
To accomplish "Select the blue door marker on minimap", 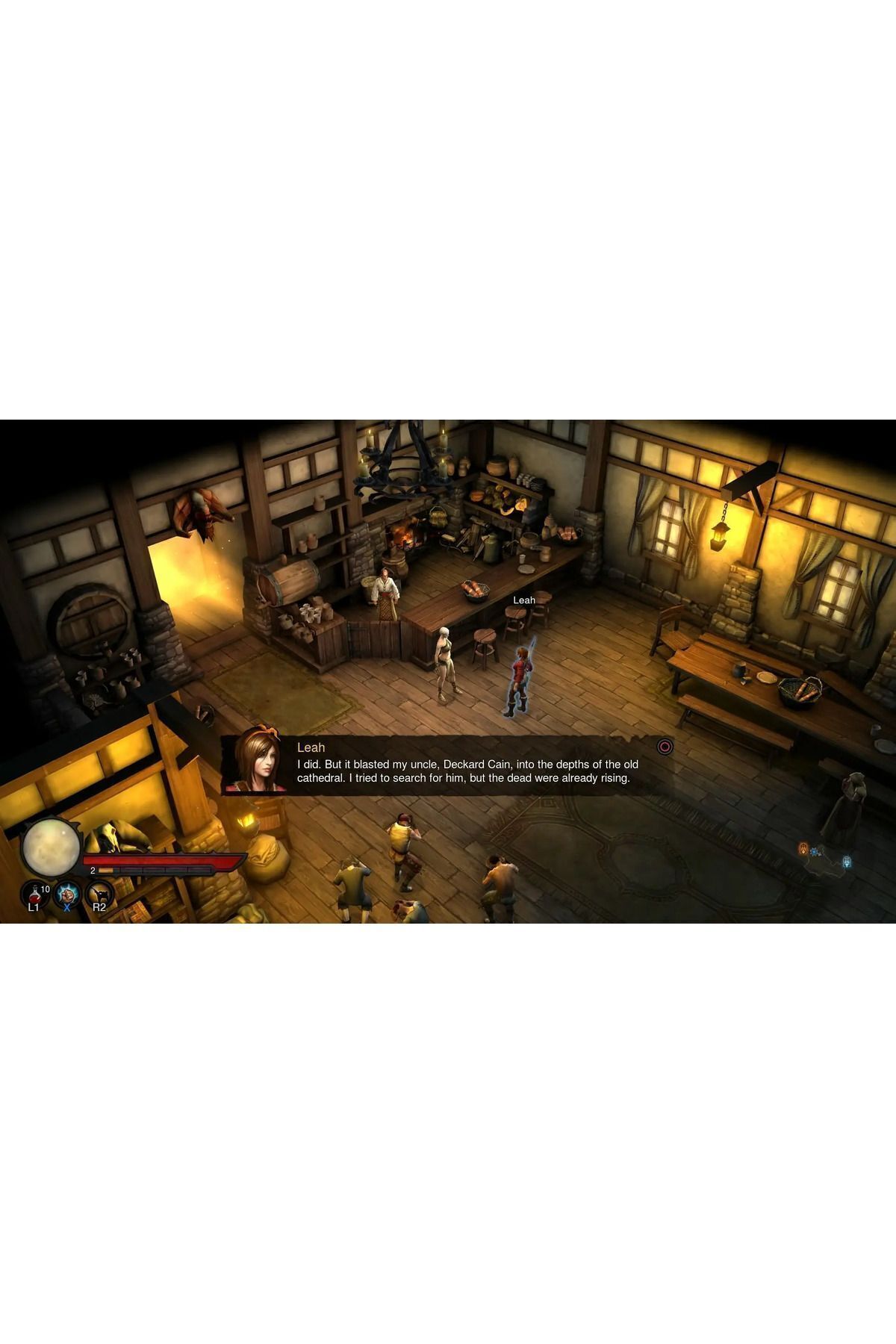I will (x=847, y=862).
